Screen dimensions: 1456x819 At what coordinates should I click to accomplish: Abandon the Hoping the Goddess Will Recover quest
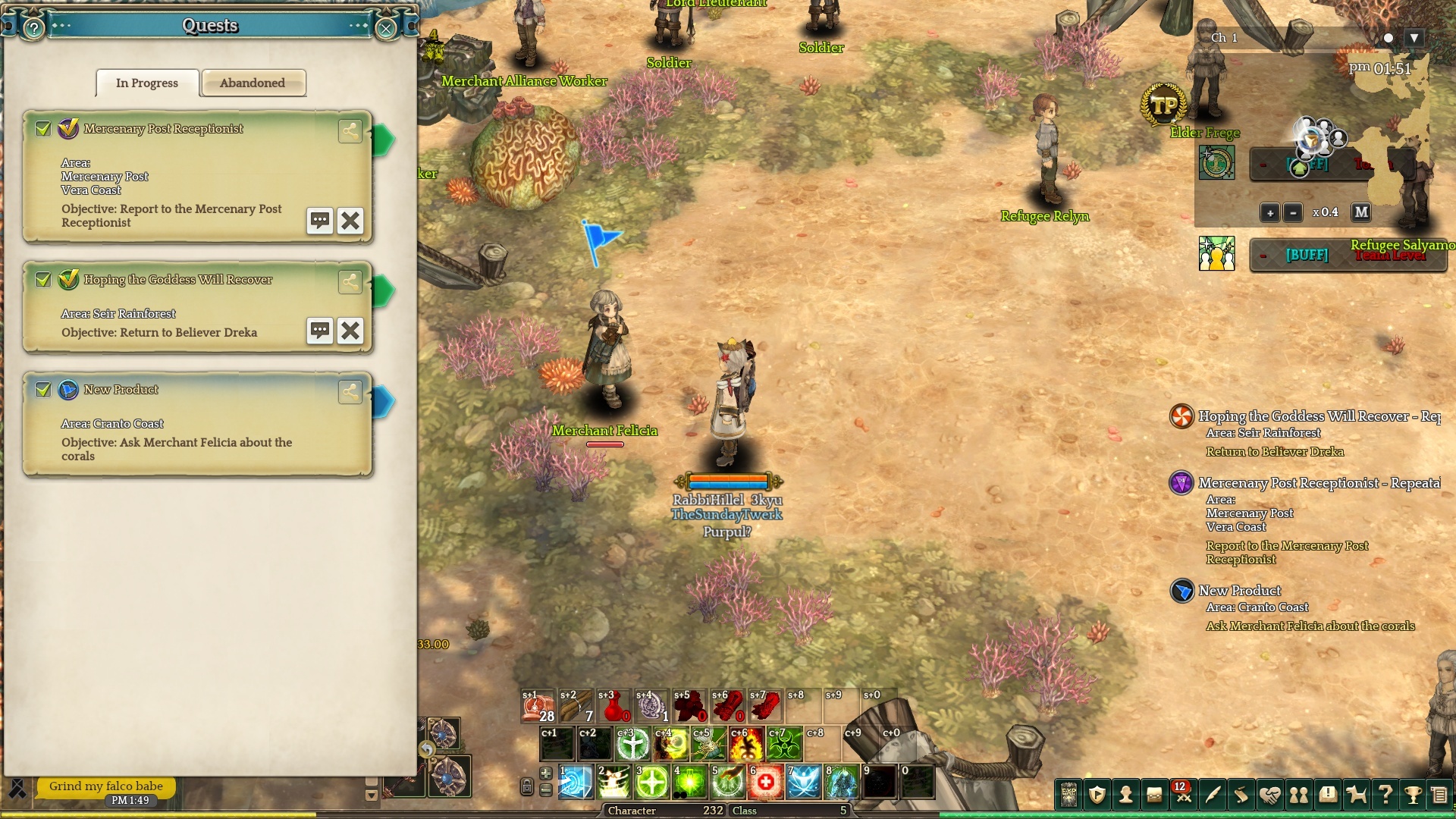click(350, 331)
